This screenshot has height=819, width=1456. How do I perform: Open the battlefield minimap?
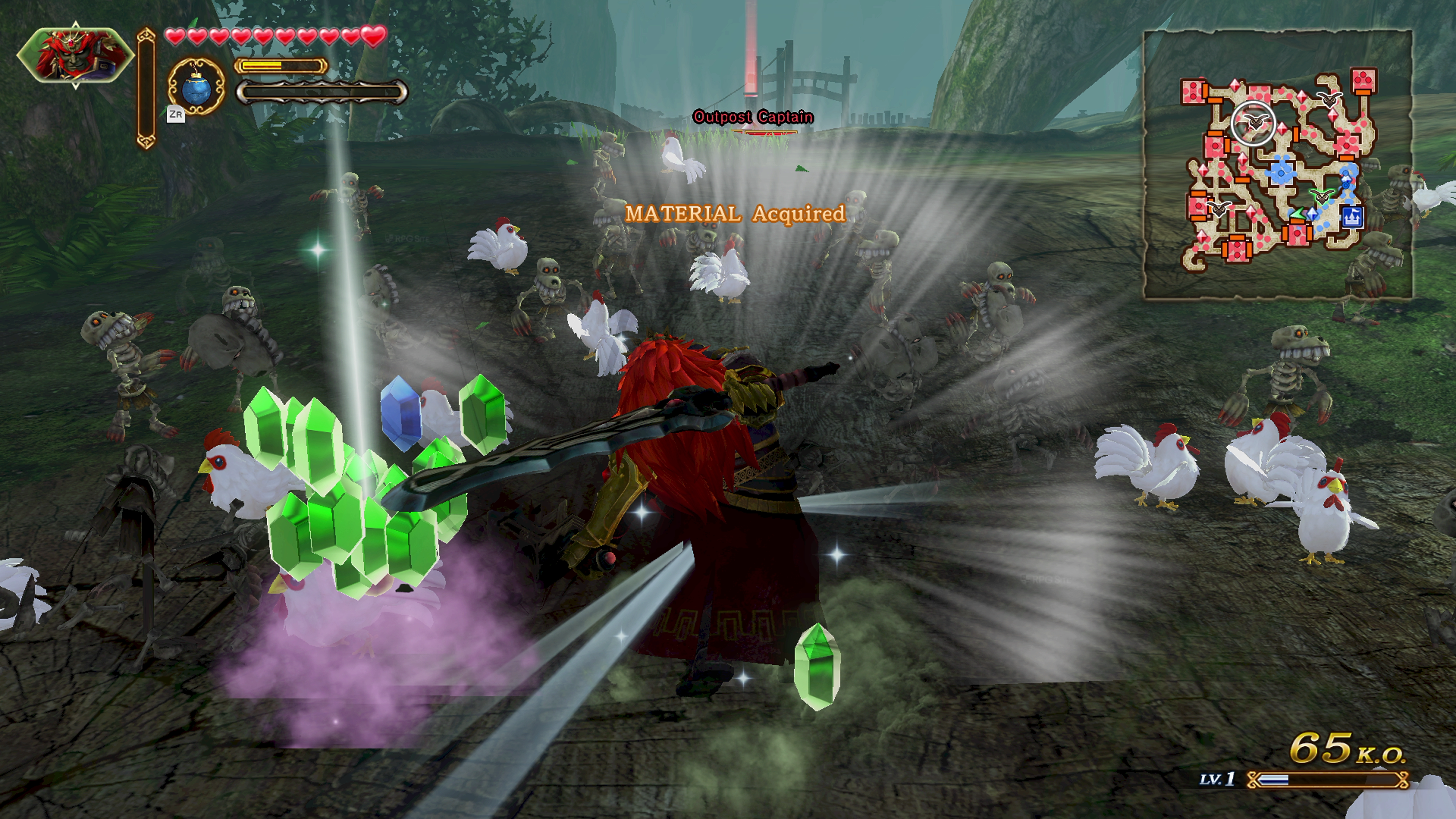tap(1277, 164)
